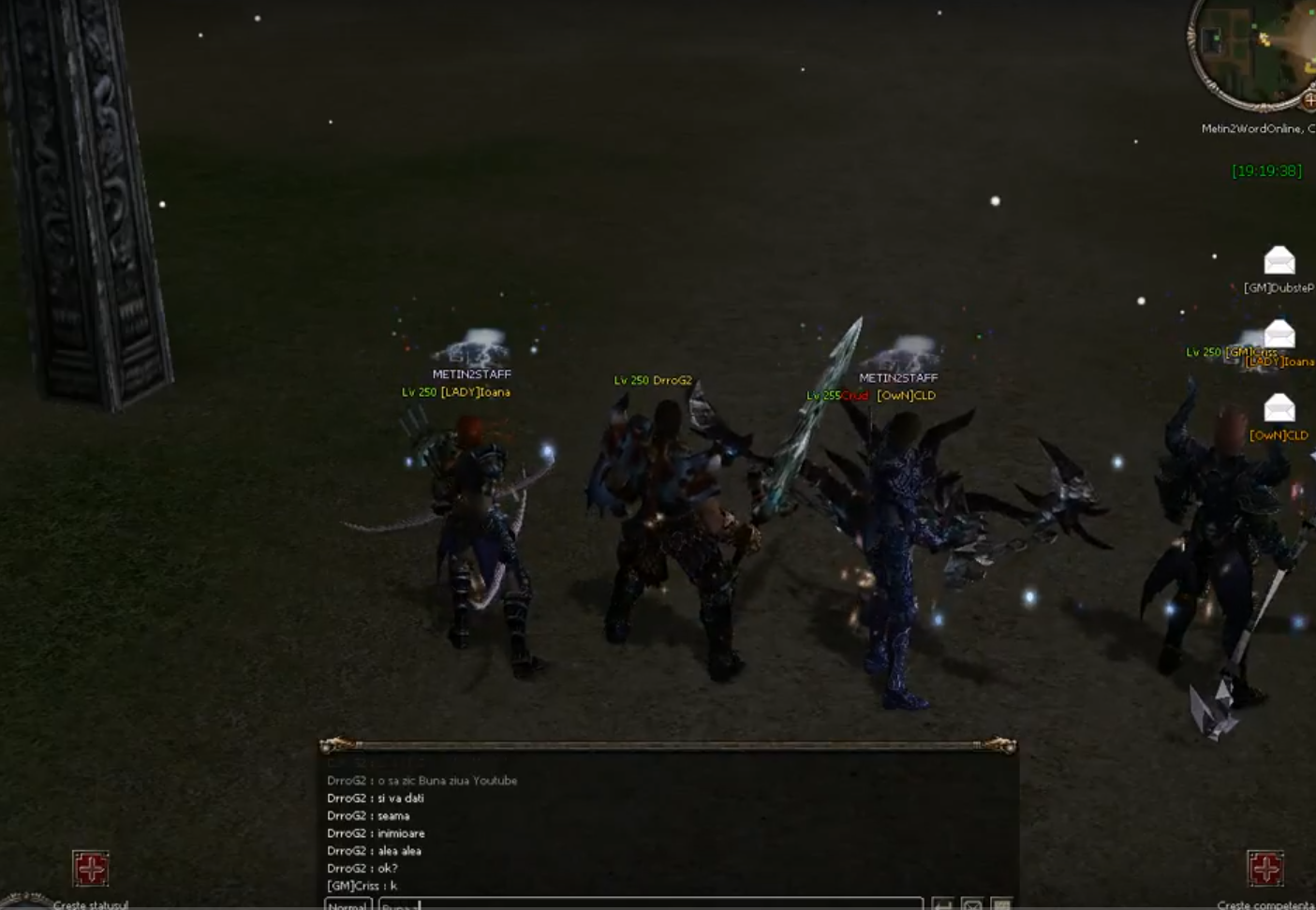1316x910 pixels.
Task: Click the minimap's plus zoom button
Action: pos(1309,100)
